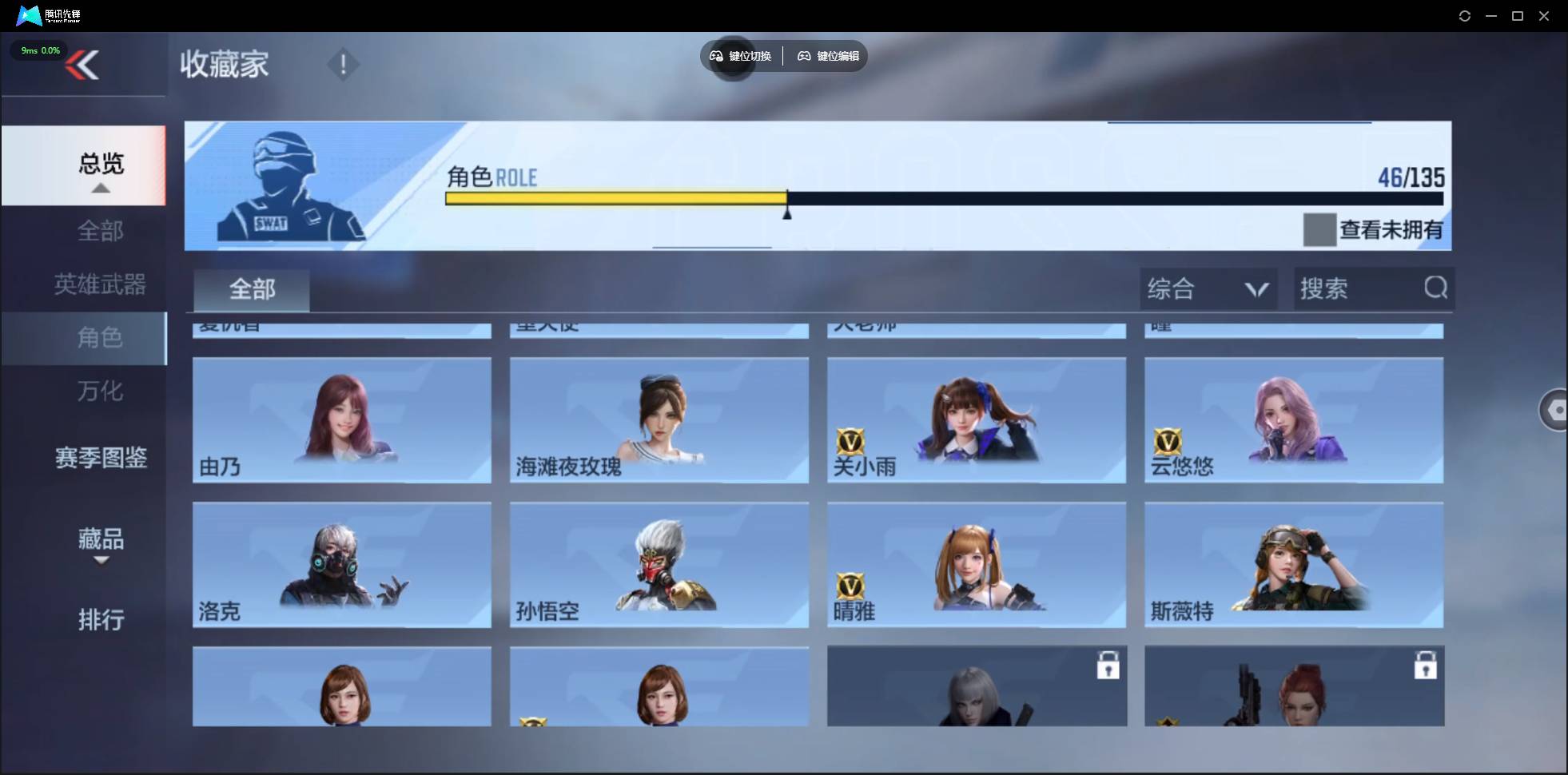The width and height of the screenshot is (1568, 775).
Task: Switch to the 角色 sidebar tab
Action: coord(101,338)
